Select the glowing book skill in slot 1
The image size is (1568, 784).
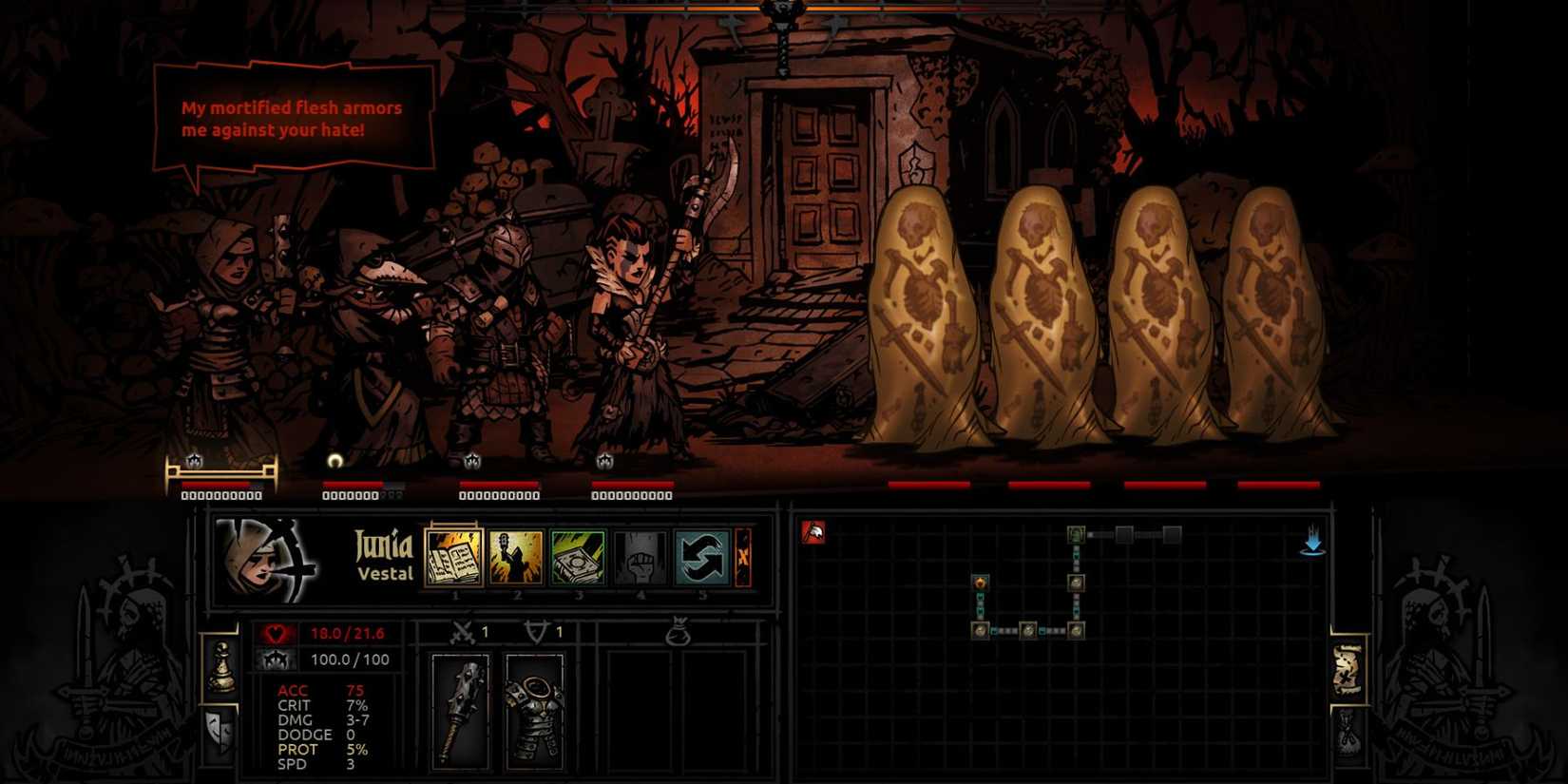click(454, 557)
